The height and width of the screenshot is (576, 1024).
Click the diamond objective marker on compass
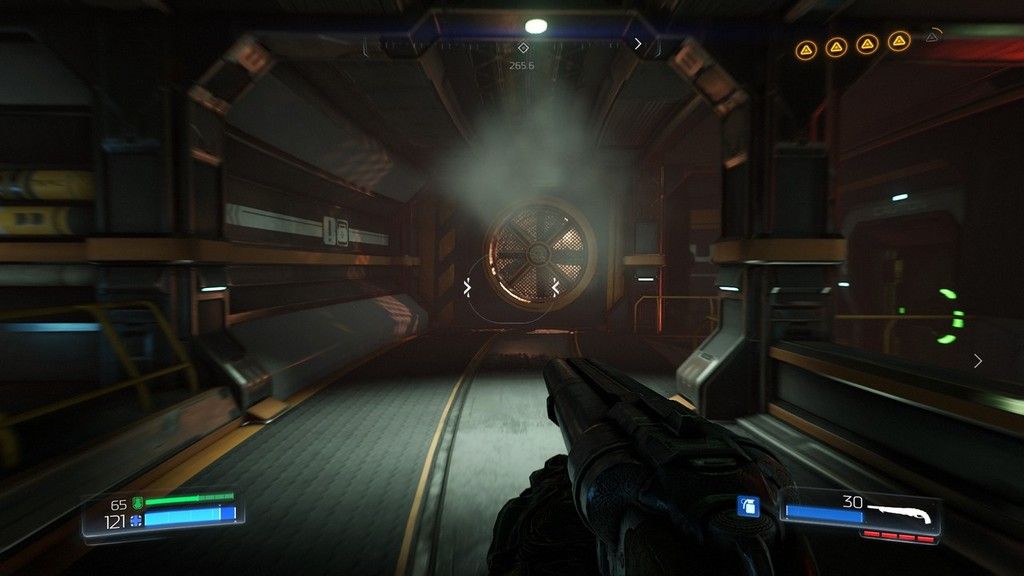coord(522,47)
